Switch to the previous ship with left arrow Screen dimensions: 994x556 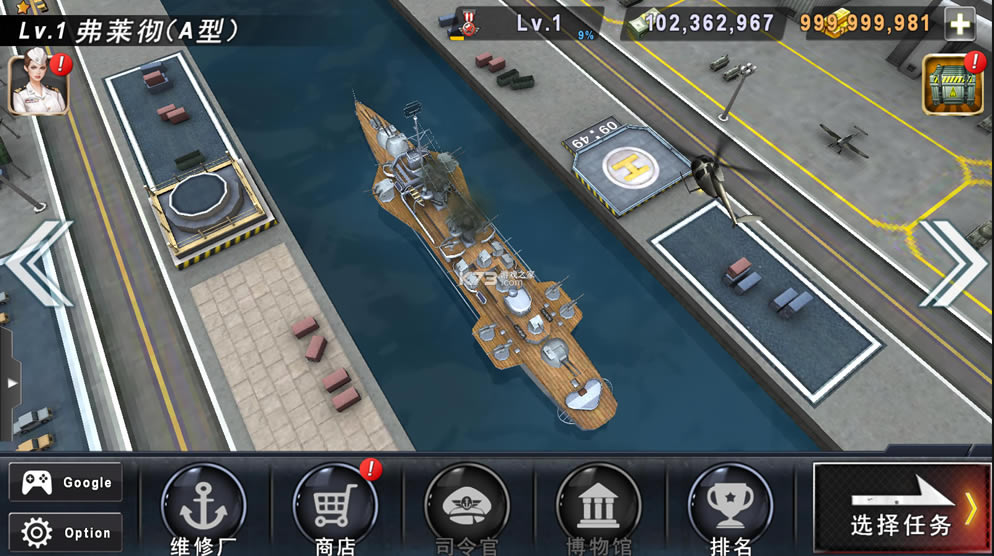click(38, 264)
